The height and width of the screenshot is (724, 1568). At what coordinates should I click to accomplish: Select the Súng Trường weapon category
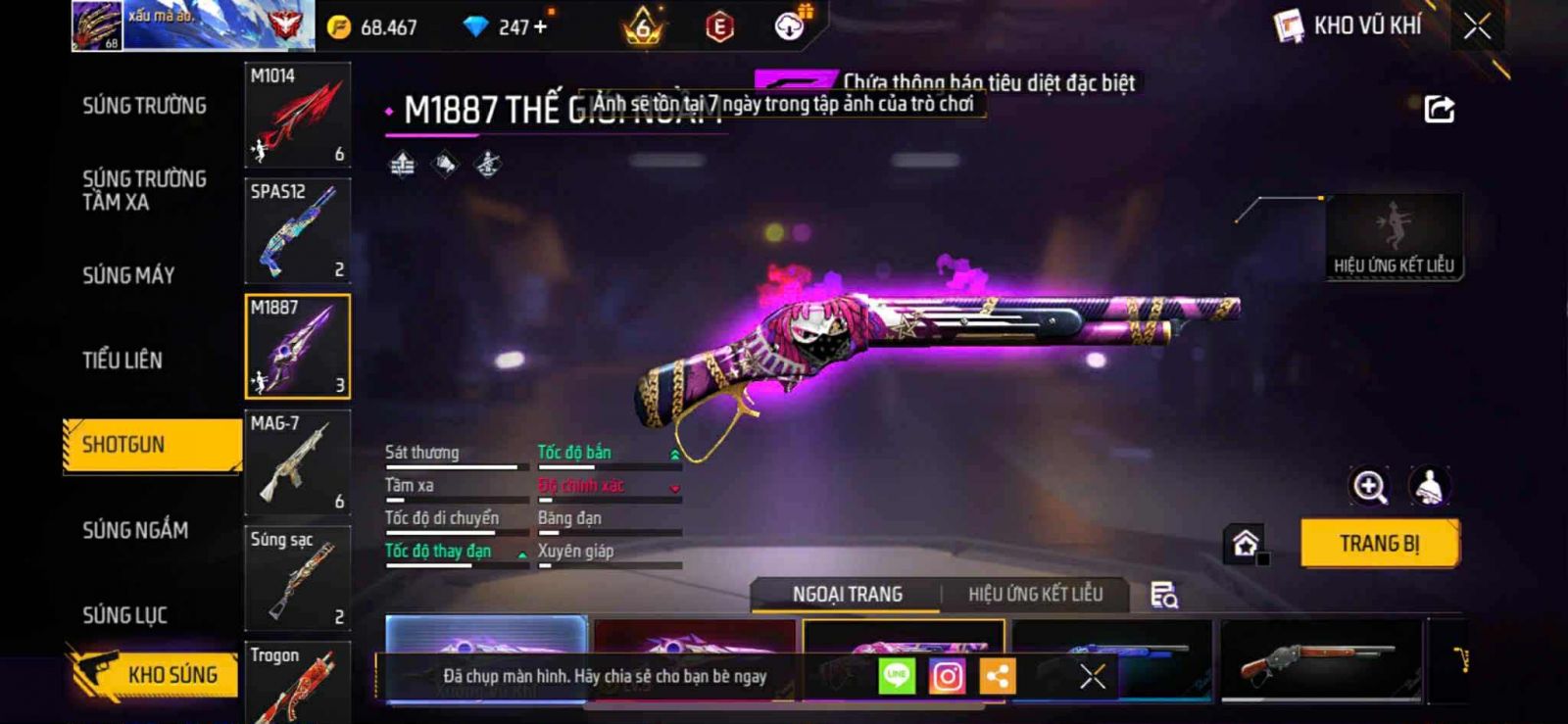pos(144,106)
